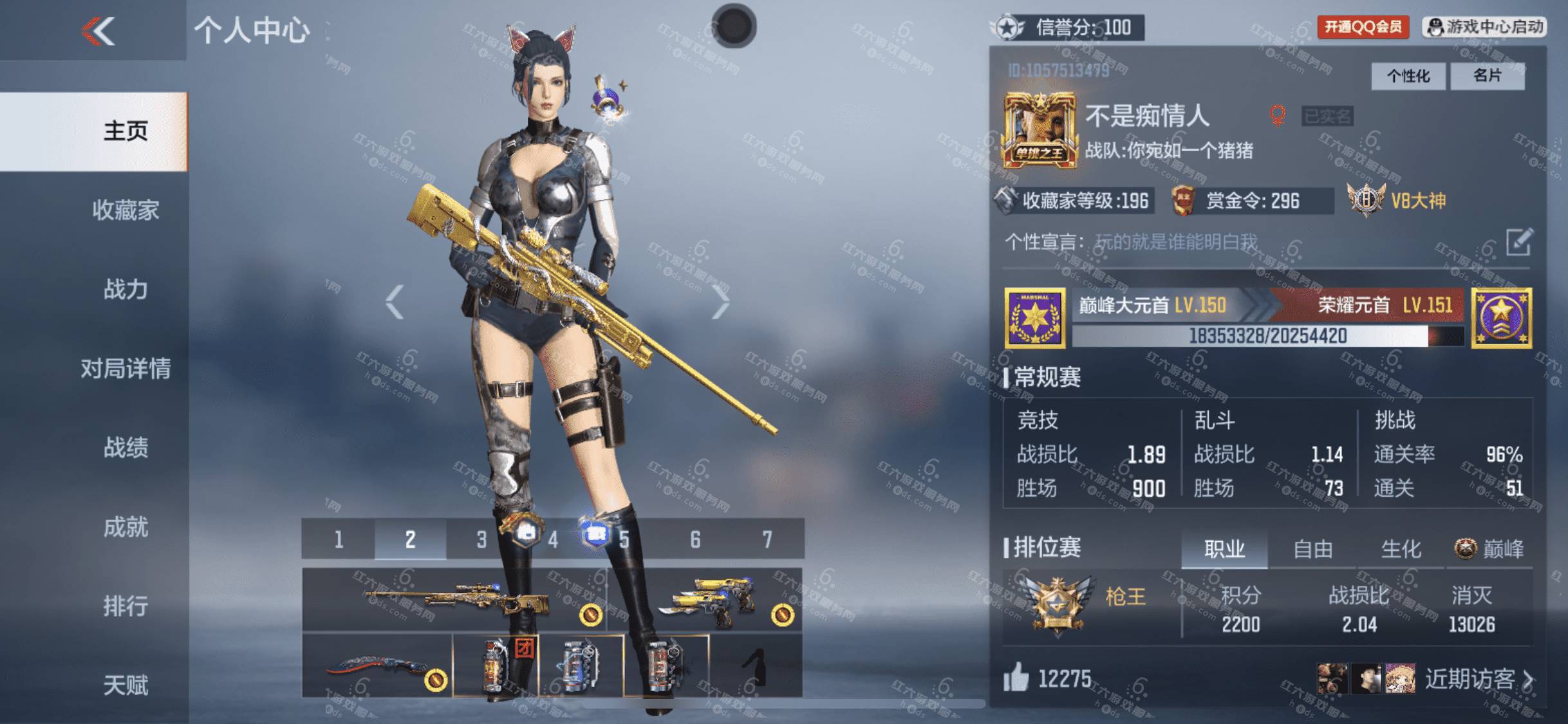Open the 天赋 talent page
The image size is (1568, 724).
coord(126,685)
